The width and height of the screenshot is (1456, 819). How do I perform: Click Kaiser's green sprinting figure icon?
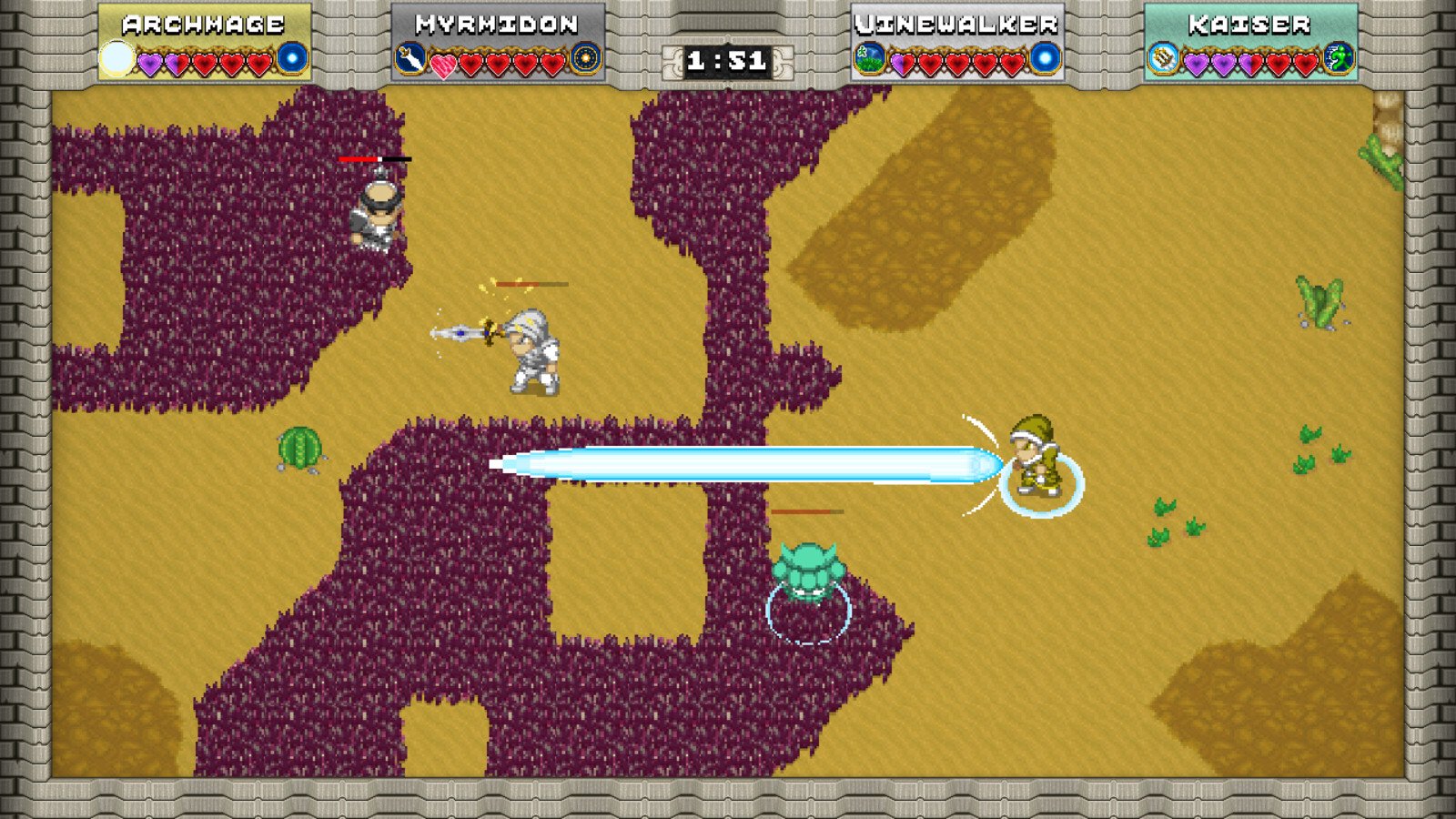pyautogui.click(x=1339, y=60)
